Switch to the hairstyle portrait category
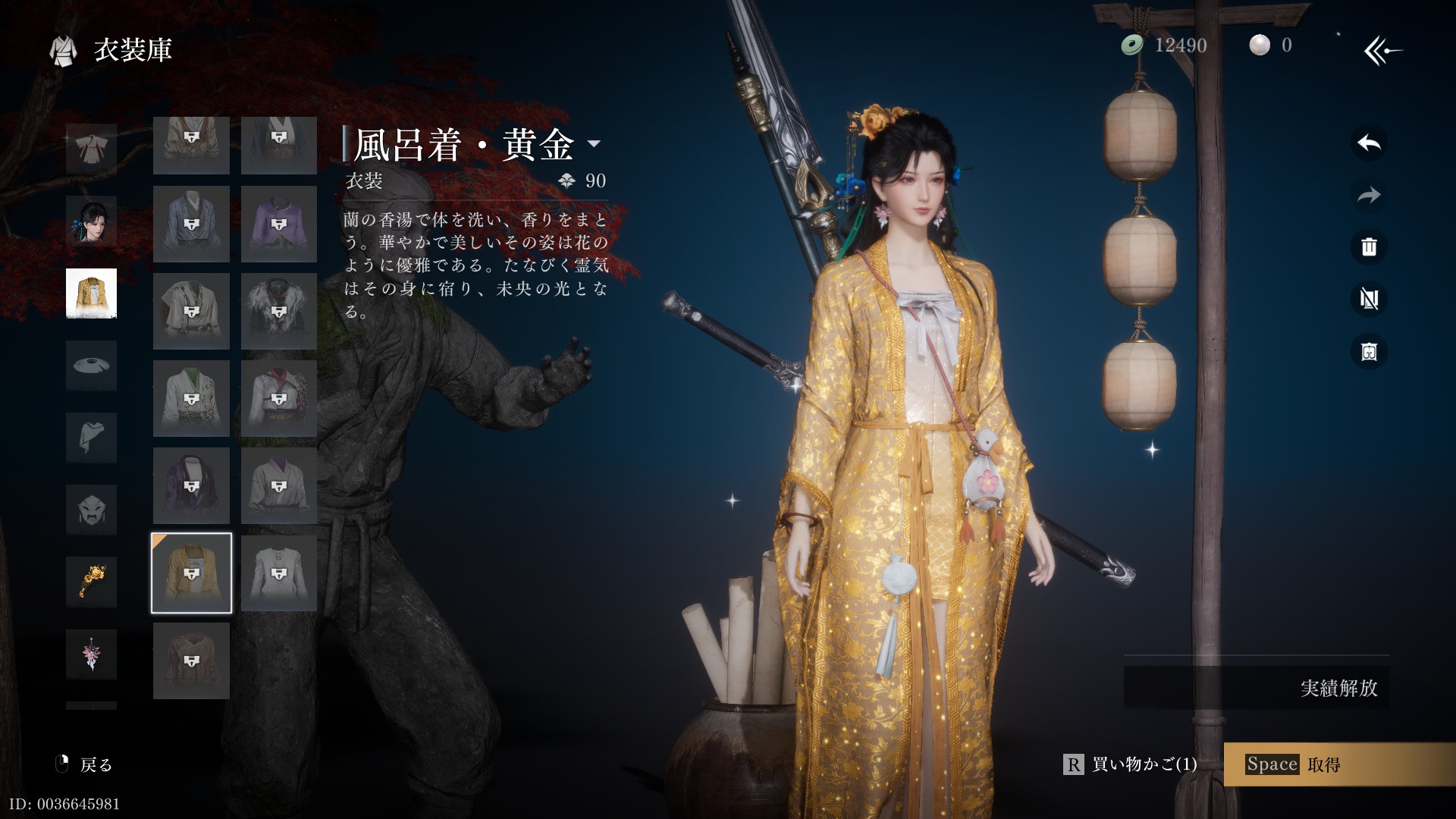 pyautogui.click(x=91, y=221)
